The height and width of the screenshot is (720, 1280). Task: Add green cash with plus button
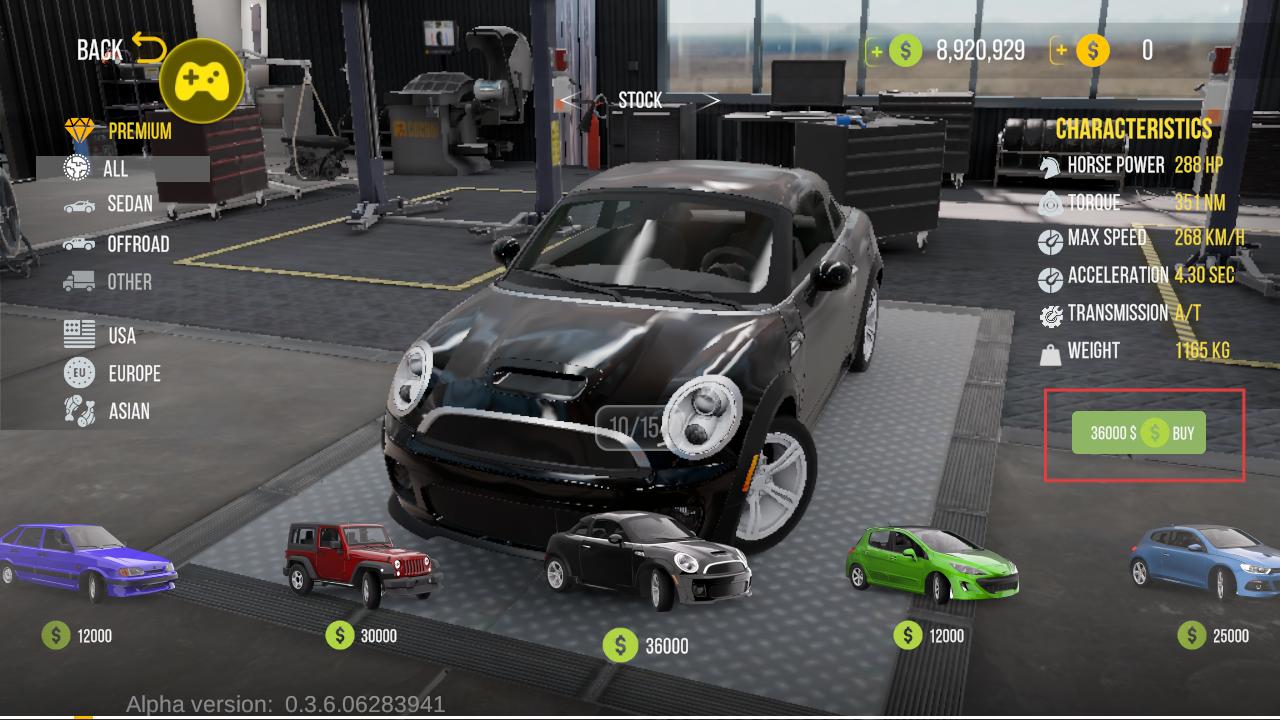point(877,50)
